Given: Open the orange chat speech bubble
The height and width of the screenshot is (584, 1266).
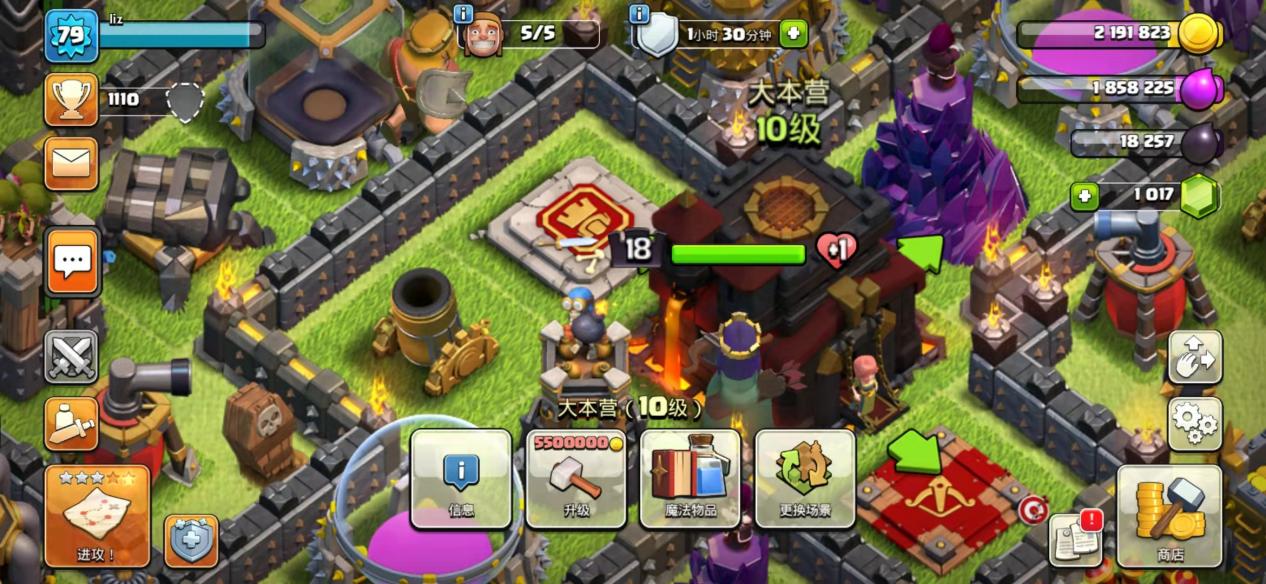Looking at the screenshot, I should (x=72, y=261).
